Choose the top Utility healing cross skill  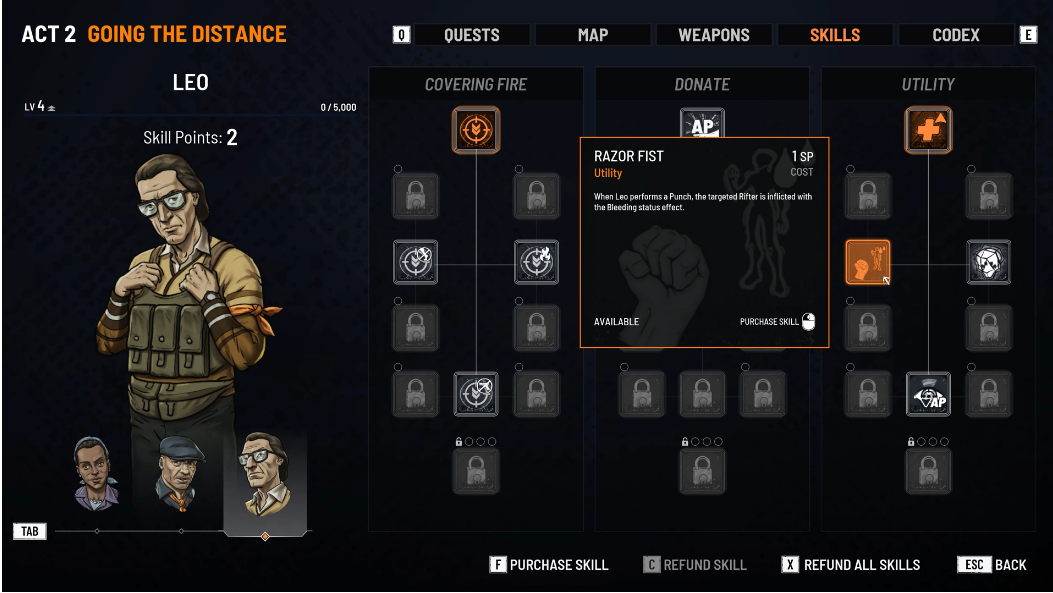click(x=929, y=131)
